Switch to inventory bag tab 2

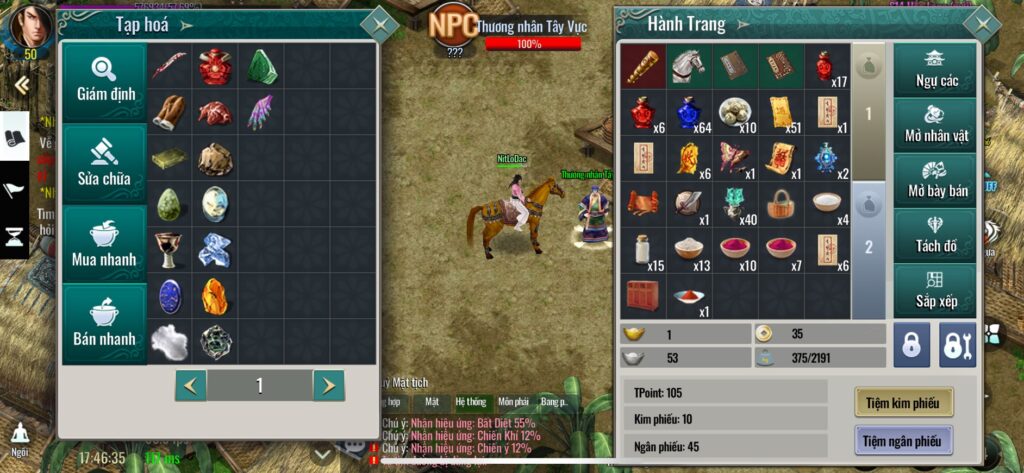coord(868,248)
